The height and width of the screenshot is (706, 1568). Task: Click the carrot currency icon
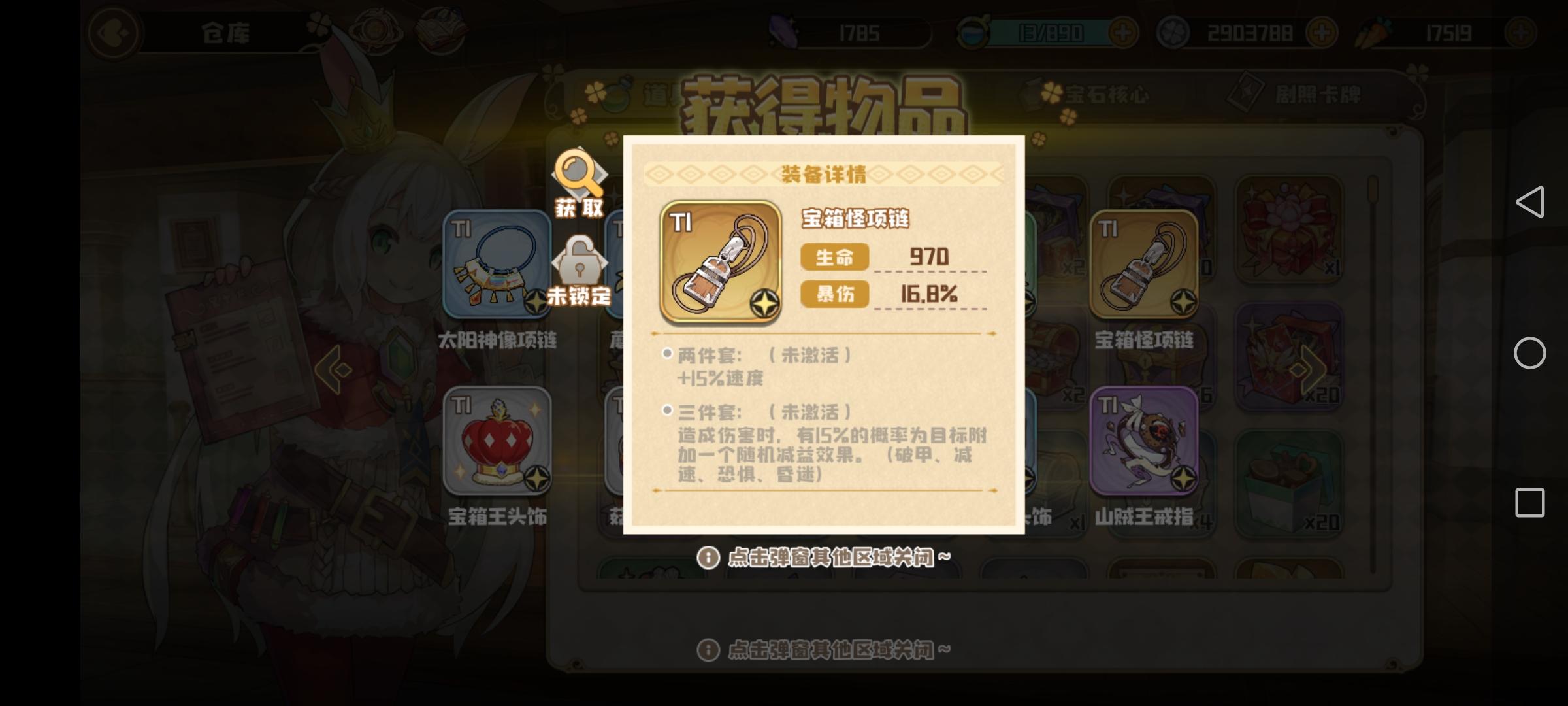[1373, 31]
